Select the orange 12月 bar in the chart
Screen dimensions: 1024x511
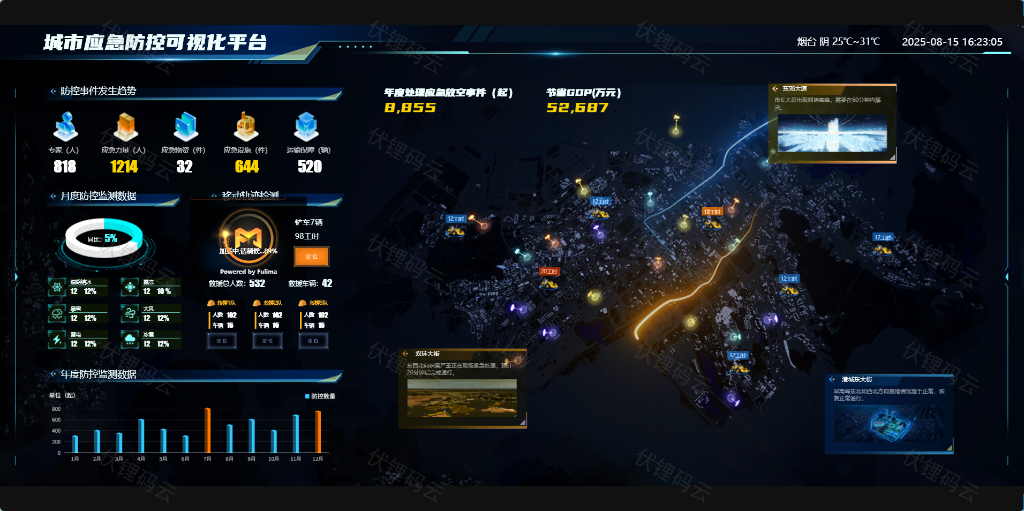tap(318, 431)
